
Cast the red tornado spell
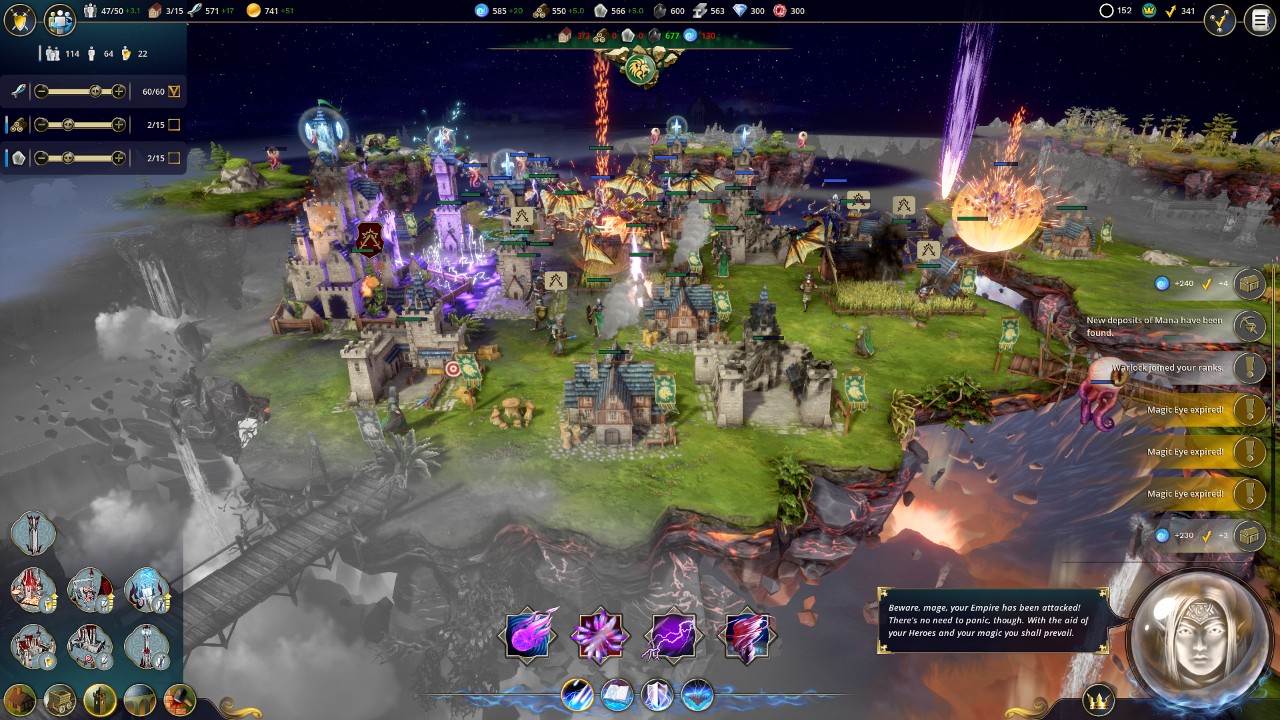pyautogui.click(x=746, y=635)
